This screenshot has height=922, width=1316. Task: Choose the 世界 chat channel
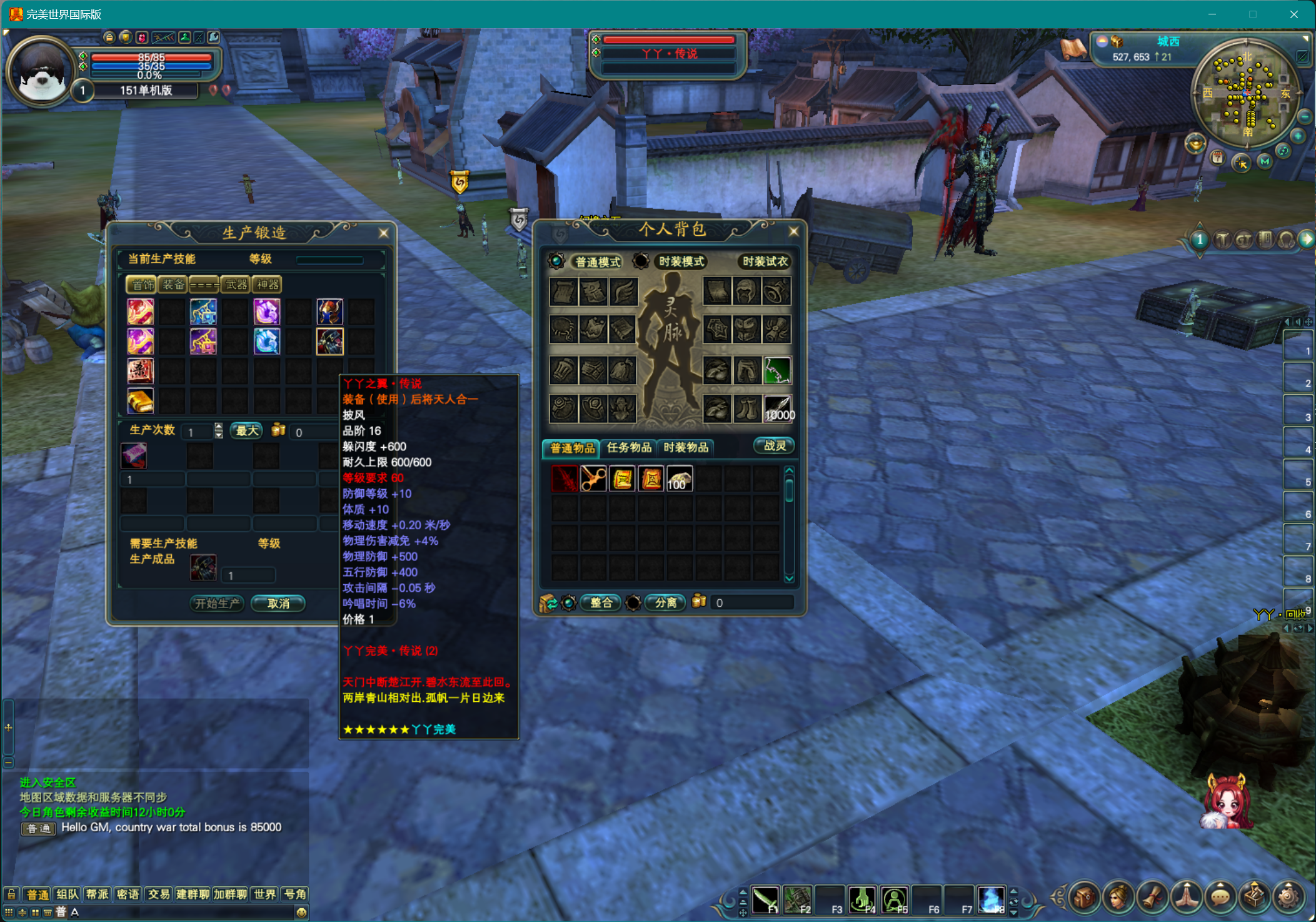264,894
